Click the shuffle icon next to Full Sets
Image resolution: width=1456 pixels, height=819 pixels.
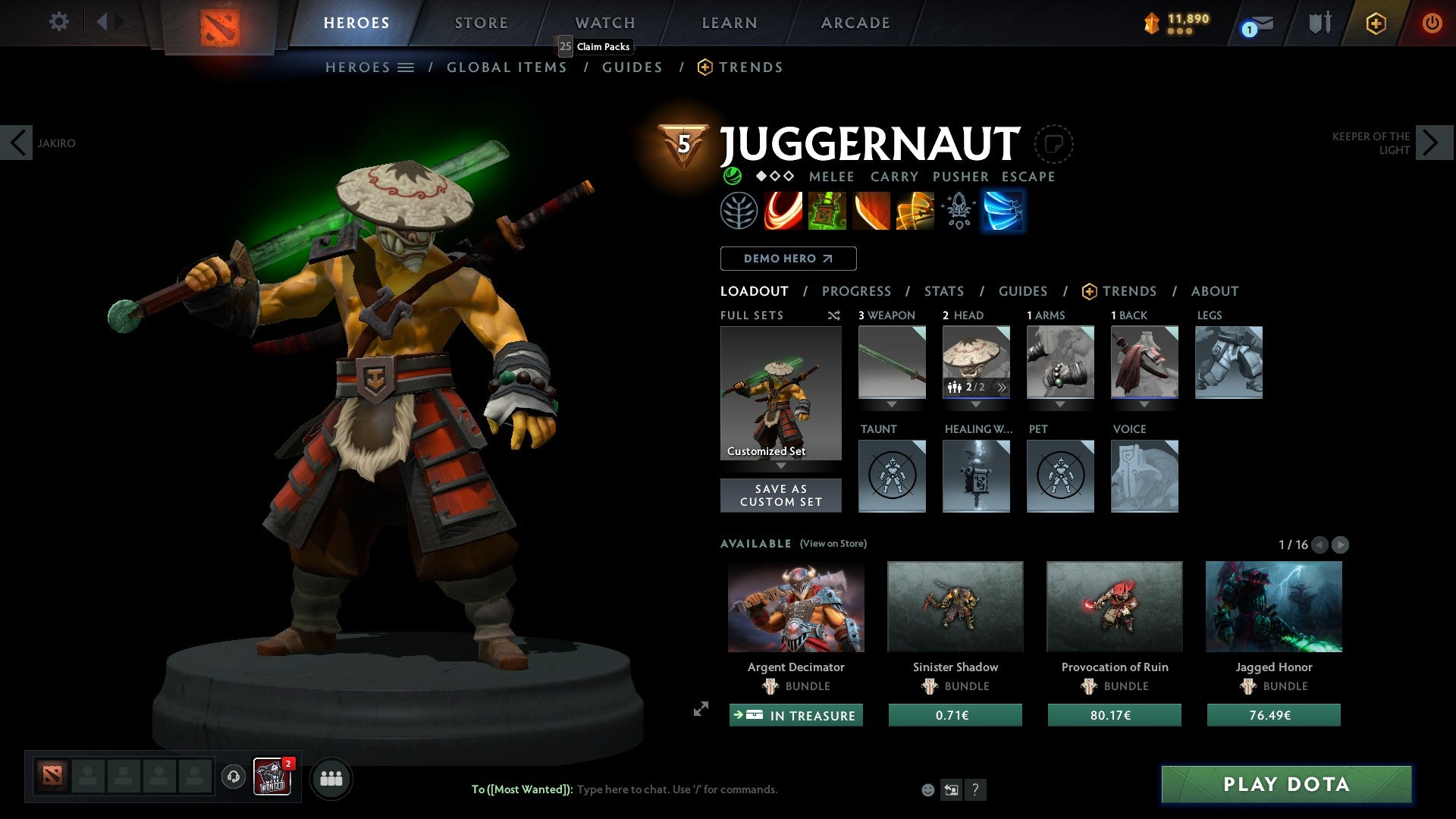833,315
